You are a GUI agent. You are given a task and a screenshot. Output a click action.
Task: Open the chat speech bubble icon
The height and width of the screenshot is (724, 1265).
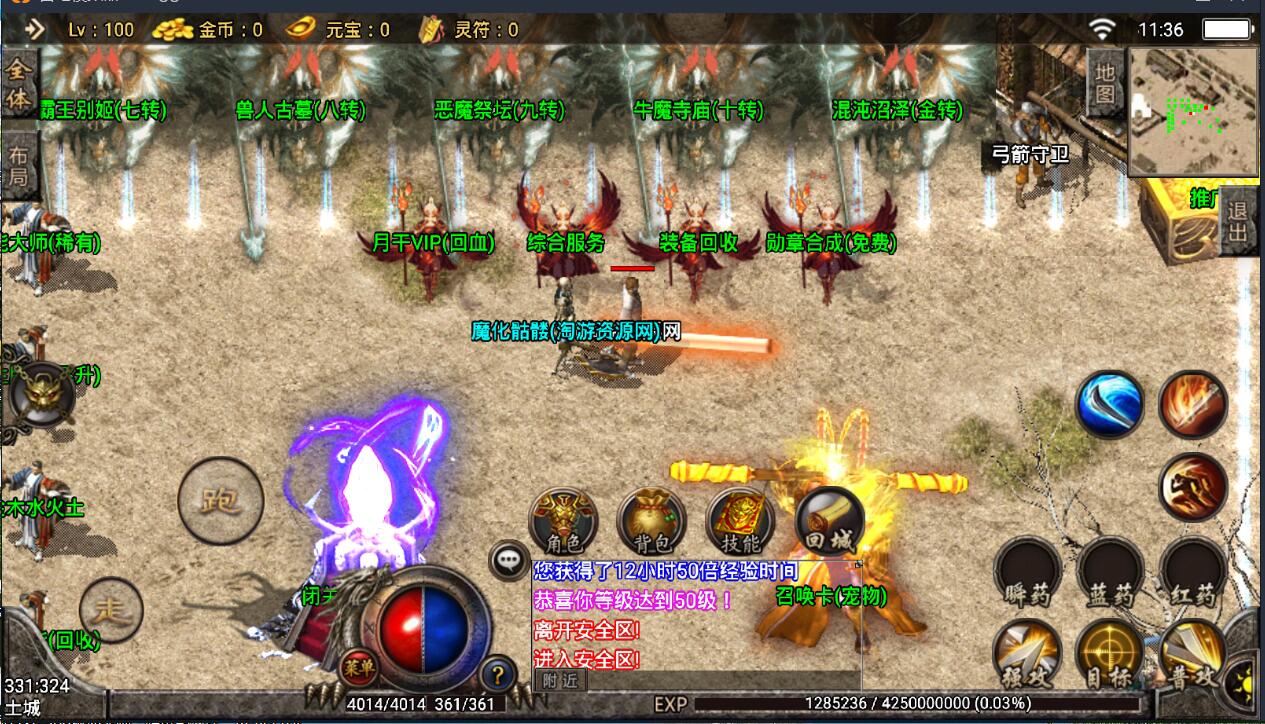pyautogui.click(x=510, y=560)
